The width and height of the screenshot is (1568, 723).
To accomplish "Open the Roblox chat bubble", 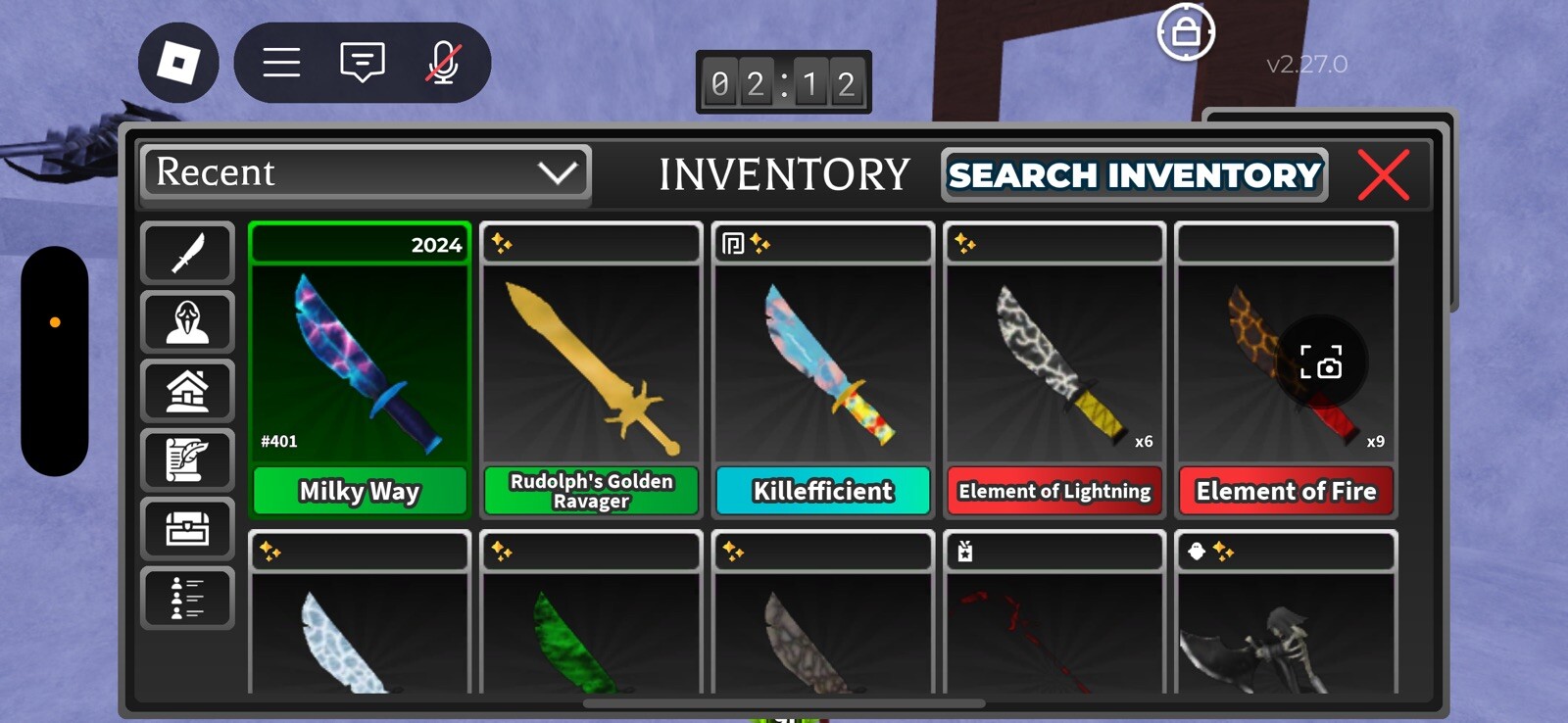I will pos(362,62).
